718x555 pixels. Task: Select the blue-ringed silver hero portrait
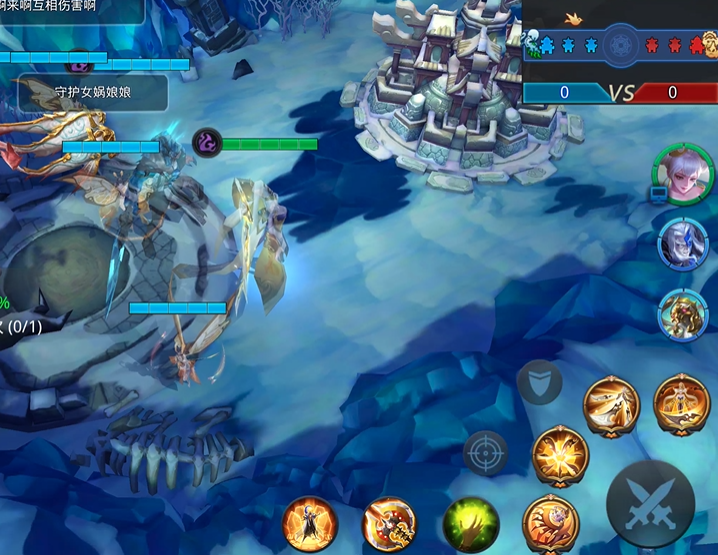[x=683, y=243]
